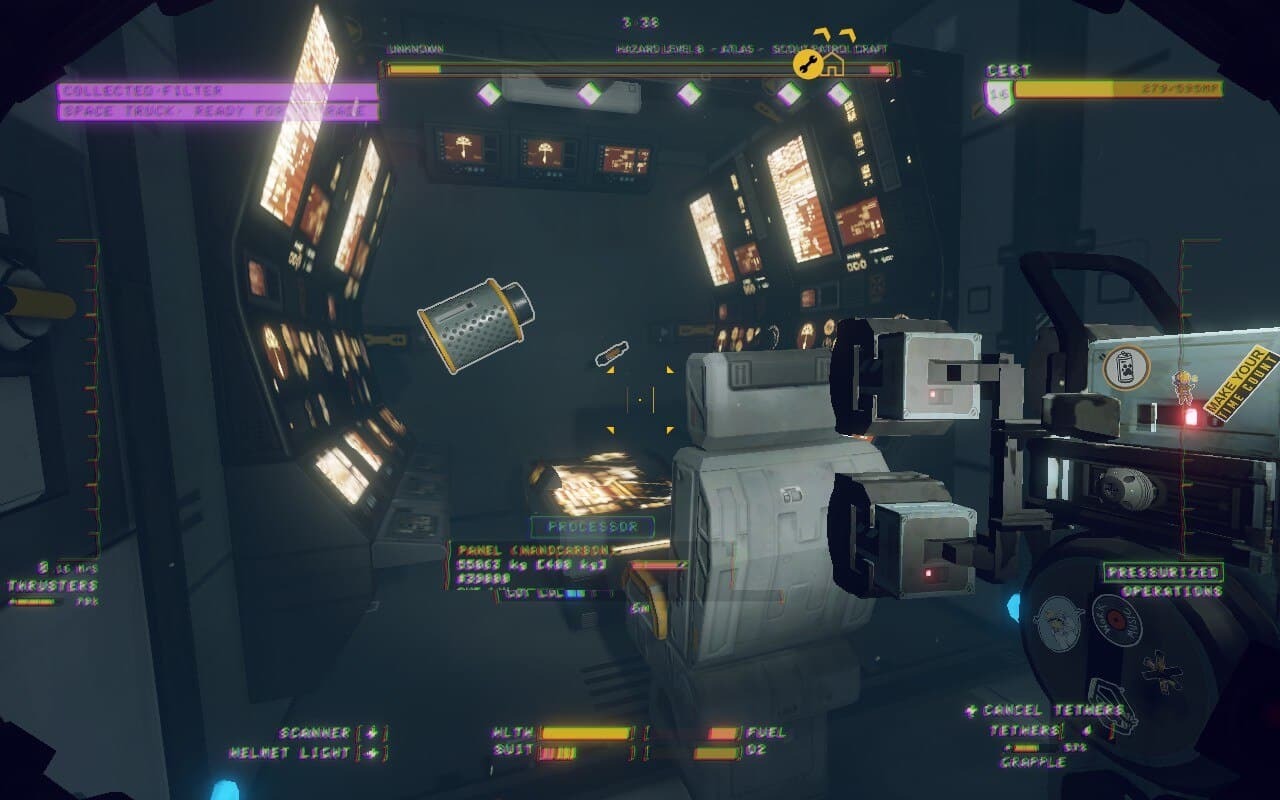Viewport: 1280px width, 800px height.
Task: Click the Pressurized status label
Action: [1164, 572]
